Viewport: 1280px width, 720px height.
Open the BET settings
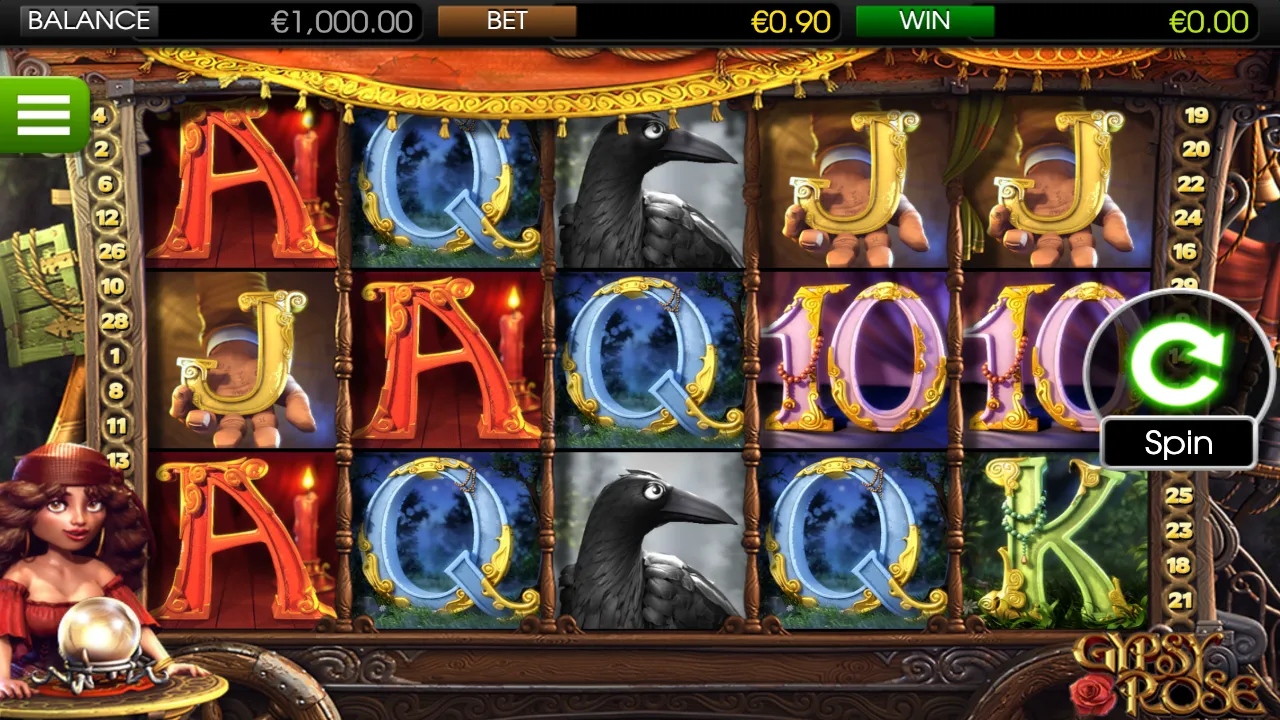(507, 21)
